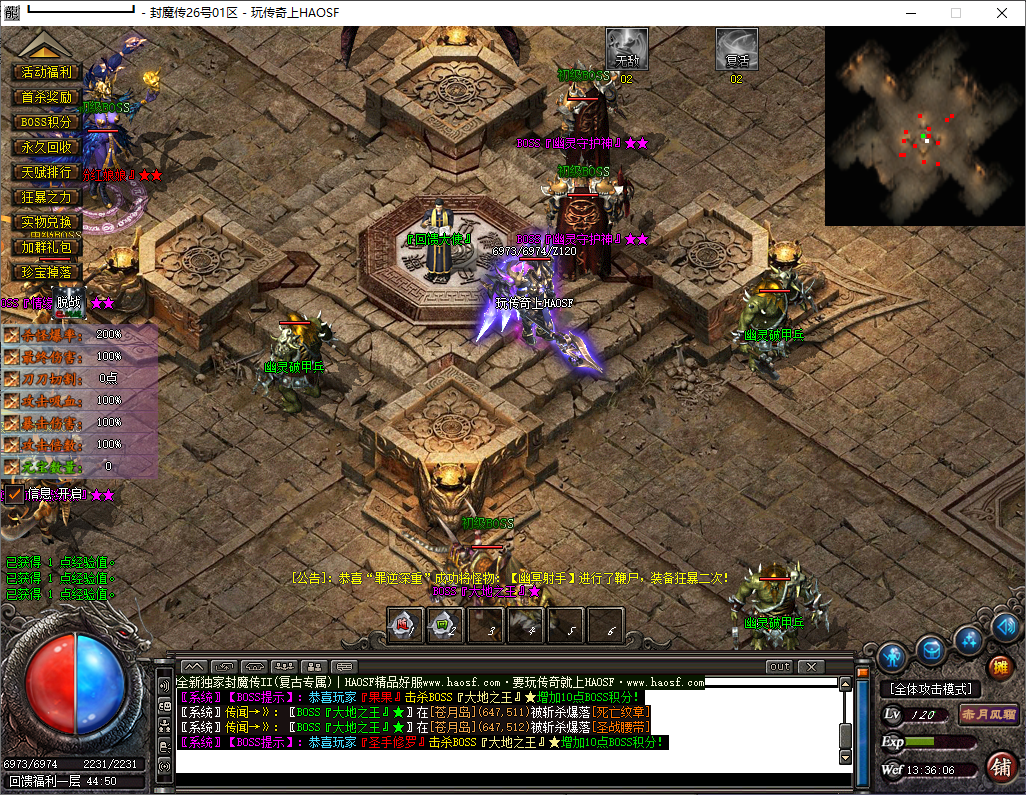Open the 摊 stall button

[999, 667]
